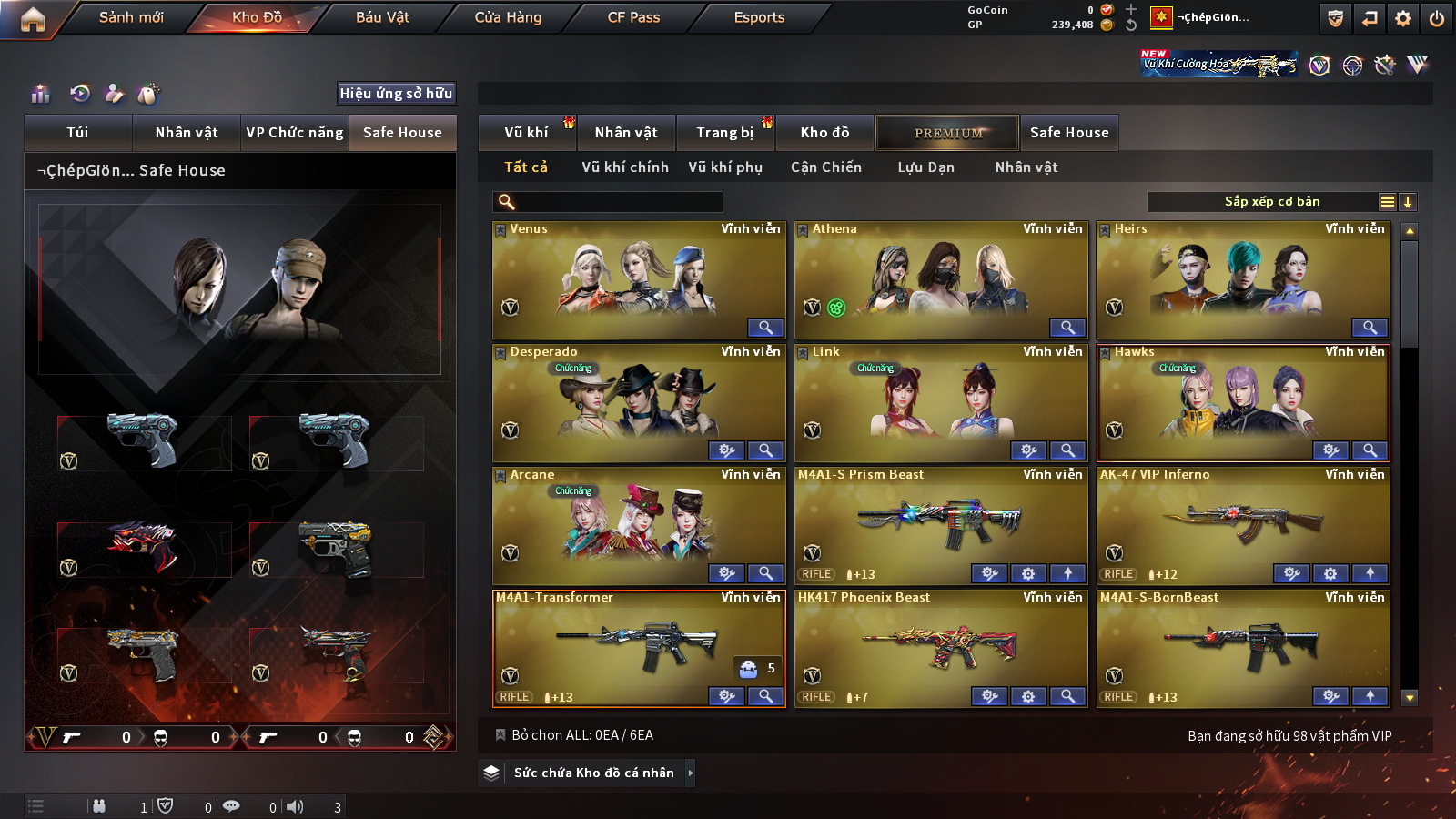The width and height of the screenshot is (1456, 819).
Task: Go to the CF Pass tab
Action: (633, 17)
